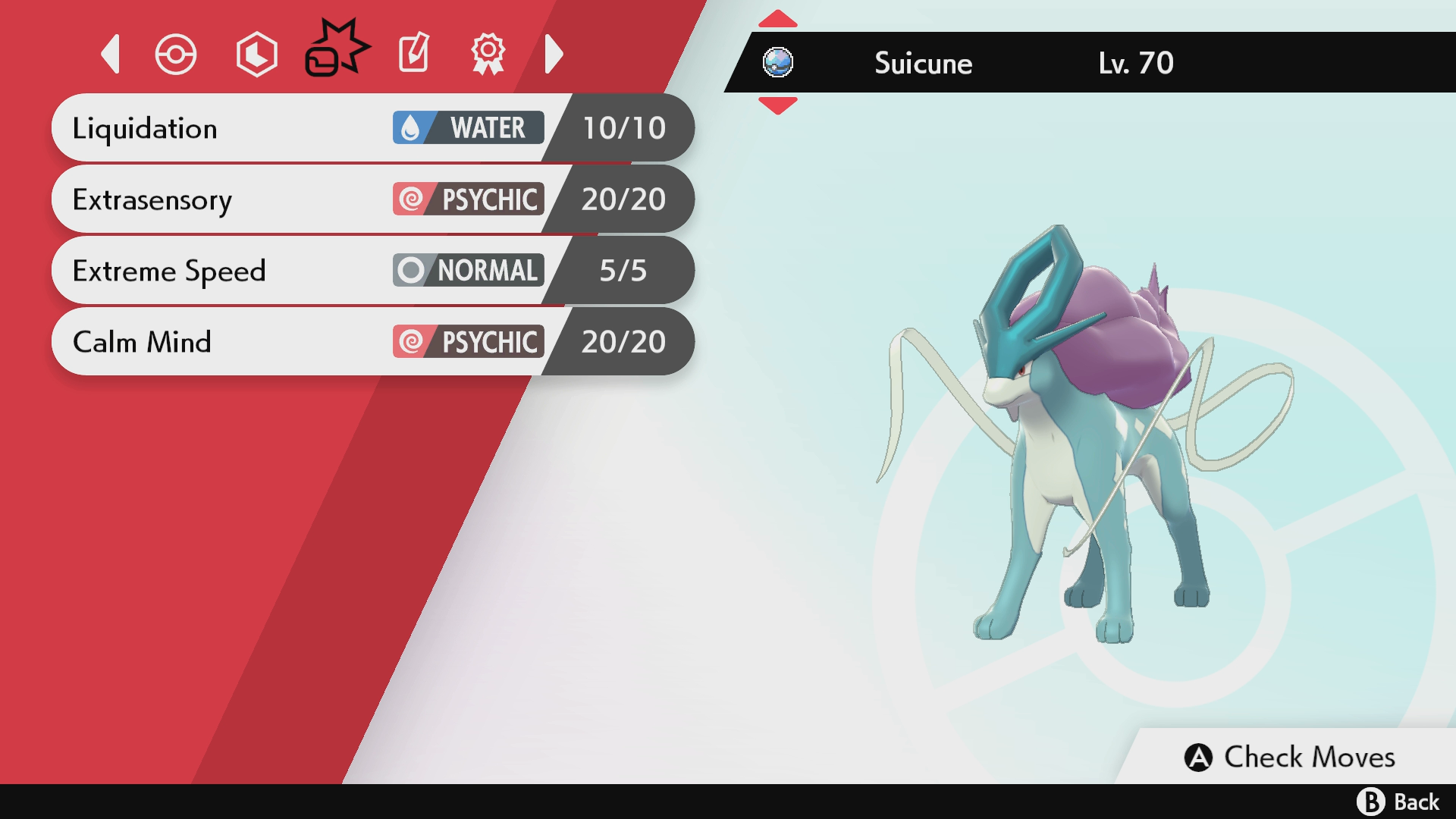Show next Pokémon with red down arrow

778,106
